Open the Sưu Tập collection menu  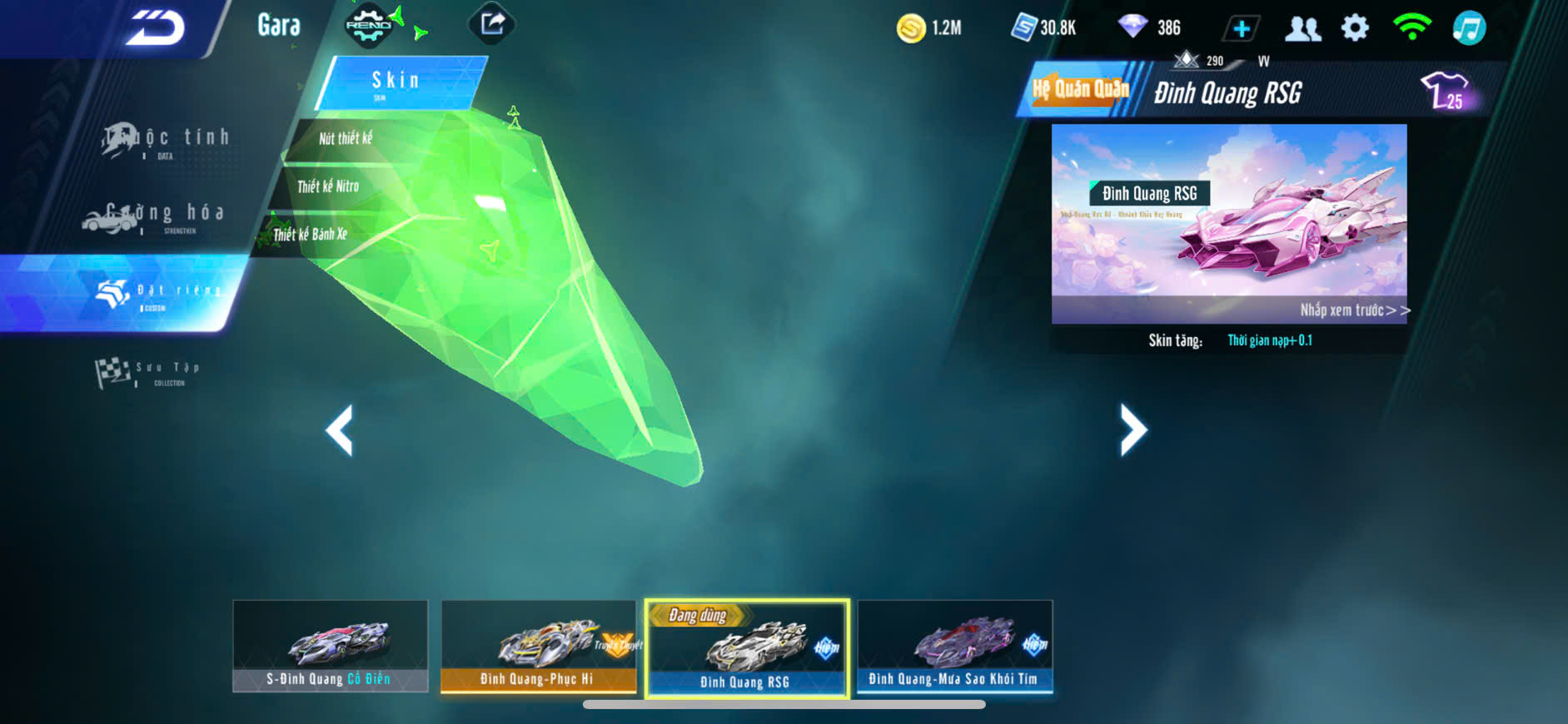coord(148,372)
